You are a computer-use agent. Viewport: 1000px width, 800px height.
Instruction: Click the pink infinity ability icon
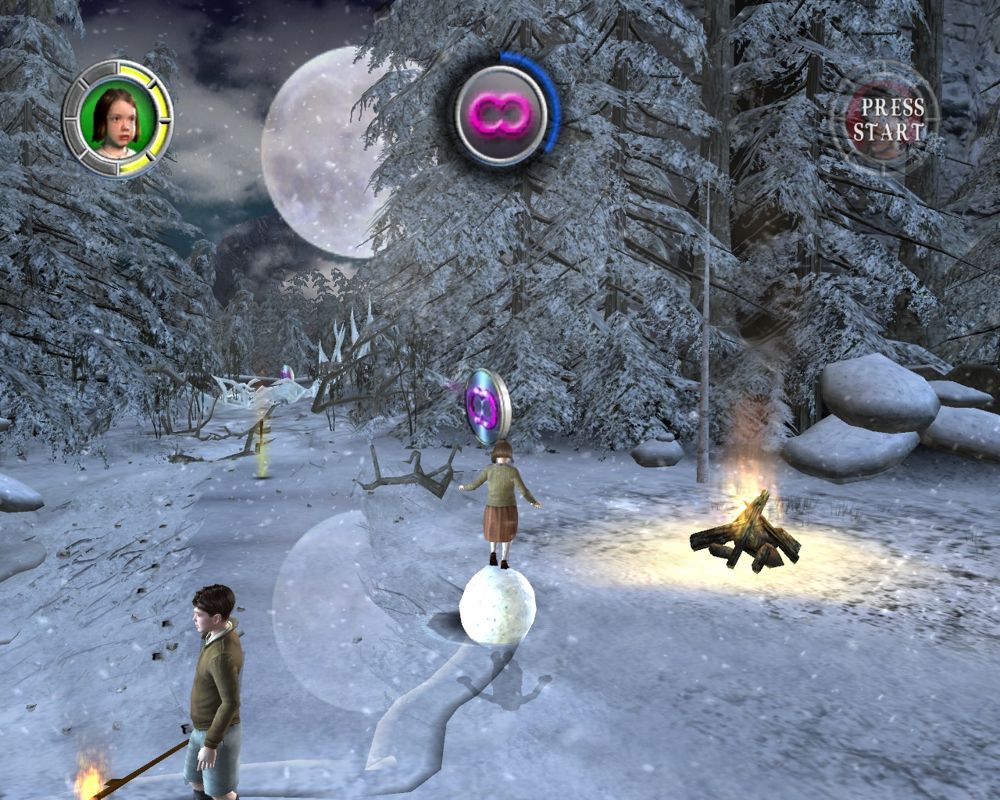pyautogui.click(x=500, y=112)
